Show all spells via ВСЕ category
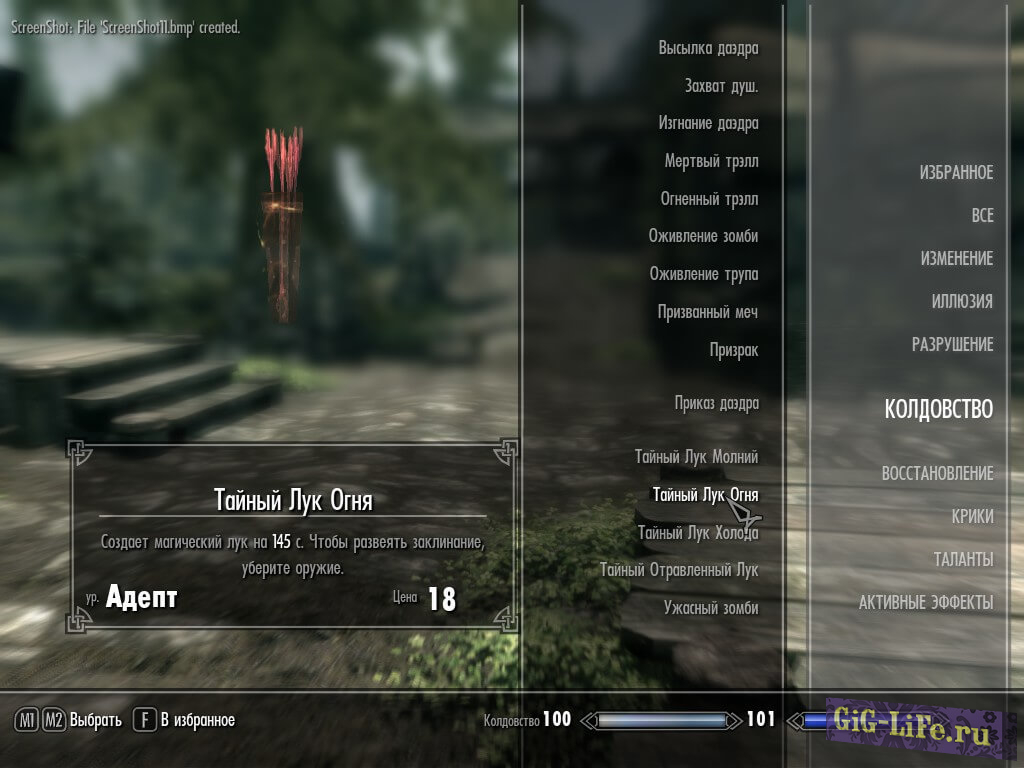Image resolution: width=1024 pixels, height=768 pixels. 982,216
